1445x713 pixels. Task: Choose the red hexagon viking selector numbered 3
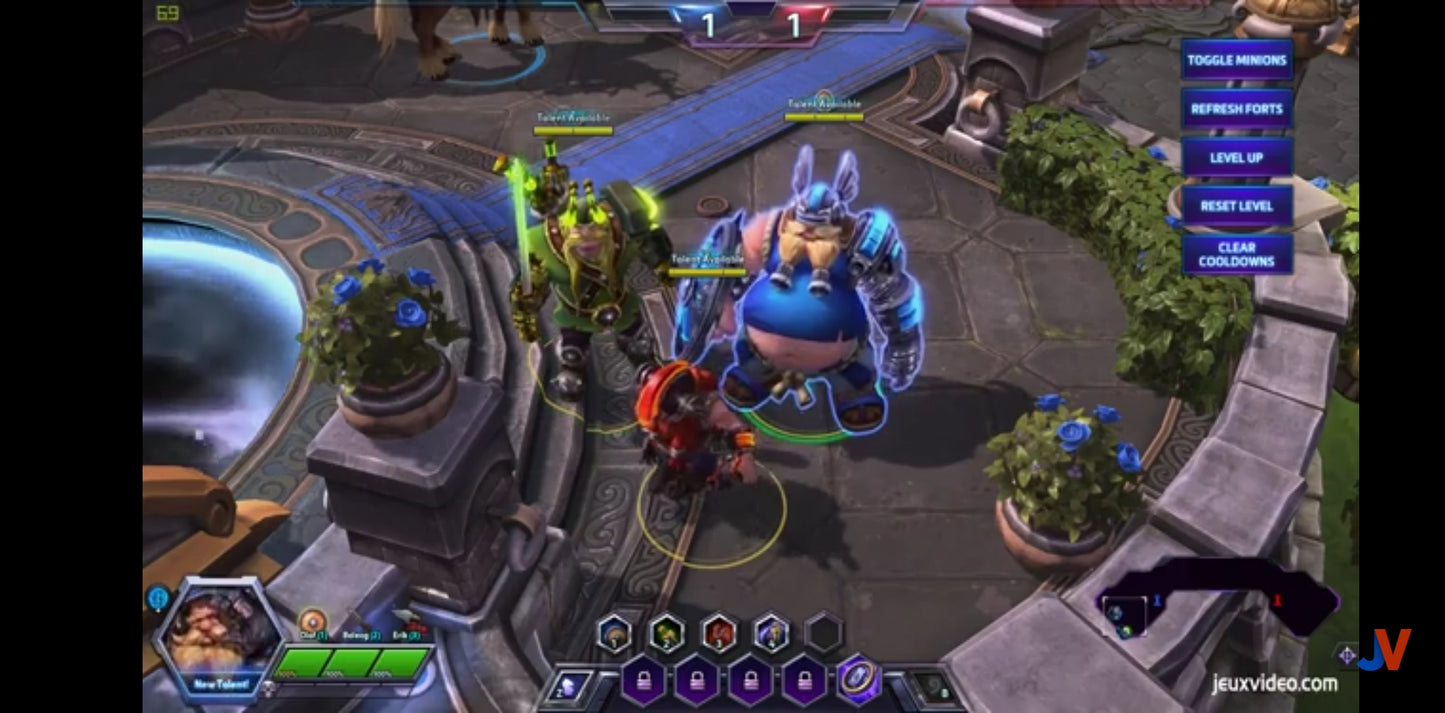pos(719,633)
